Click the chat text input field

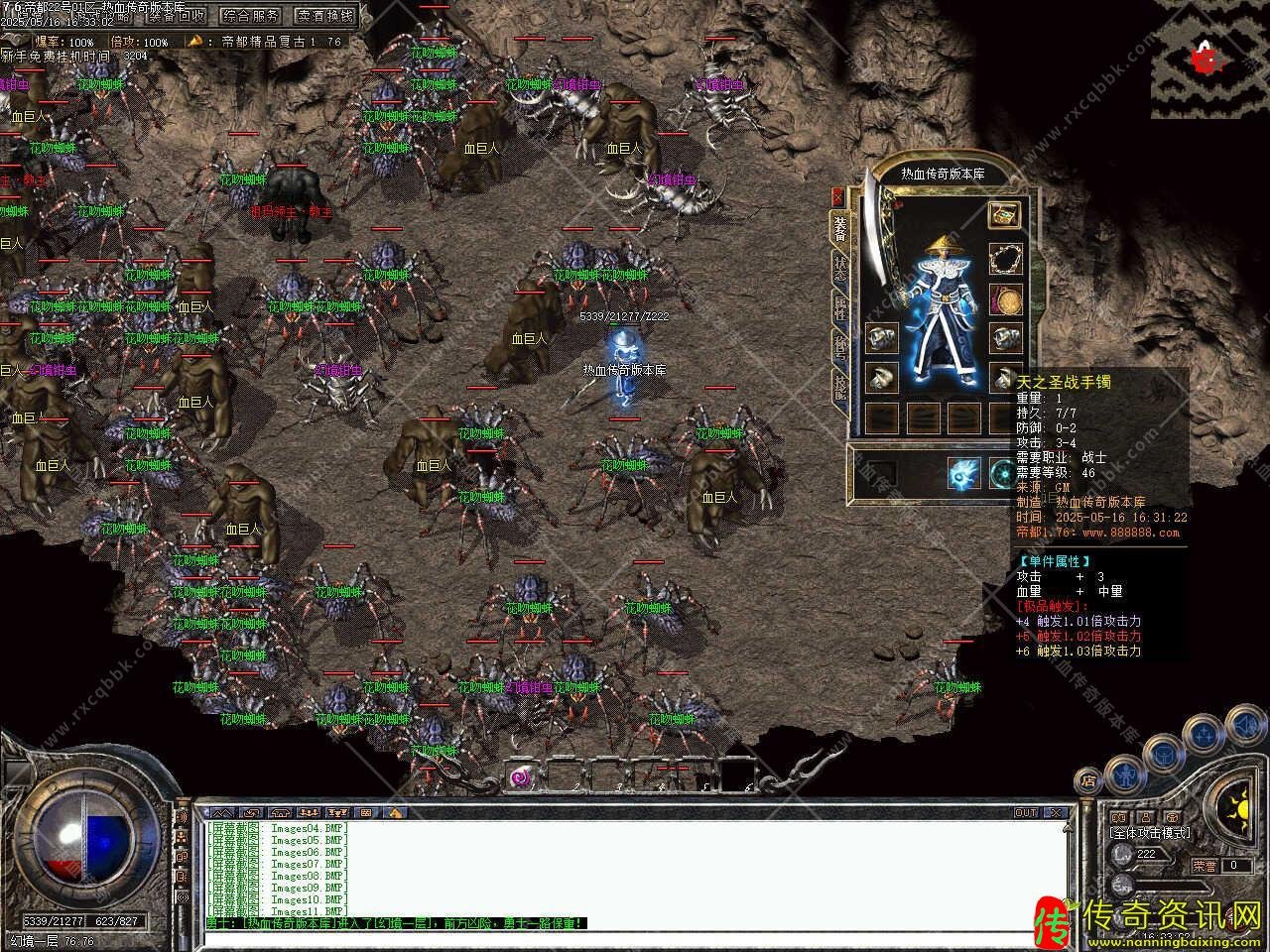(x=635, y=937)
